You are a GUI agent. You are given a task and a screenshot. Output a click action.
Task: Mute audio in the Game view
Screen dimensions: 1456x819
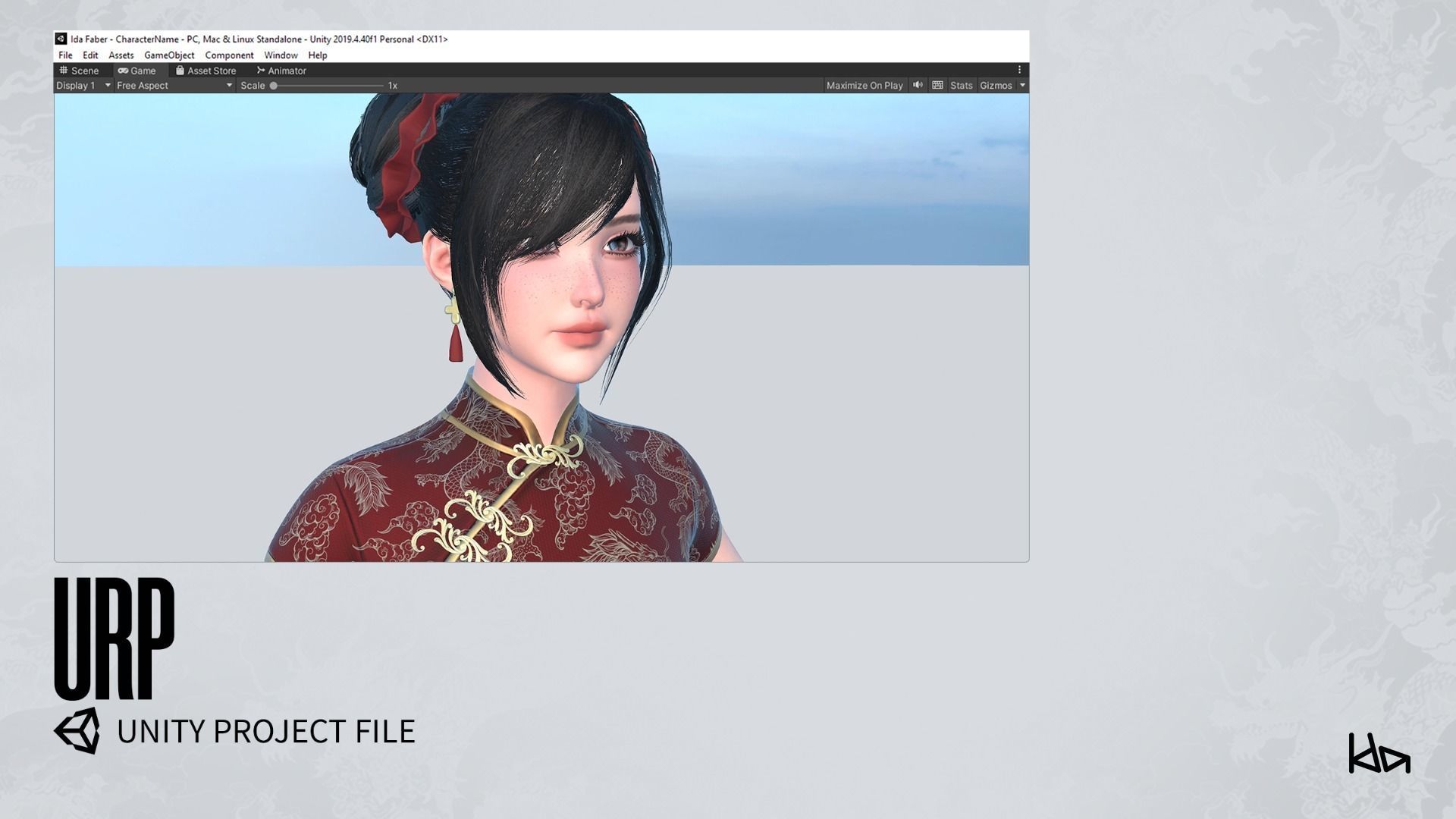[x=918, y=85]
